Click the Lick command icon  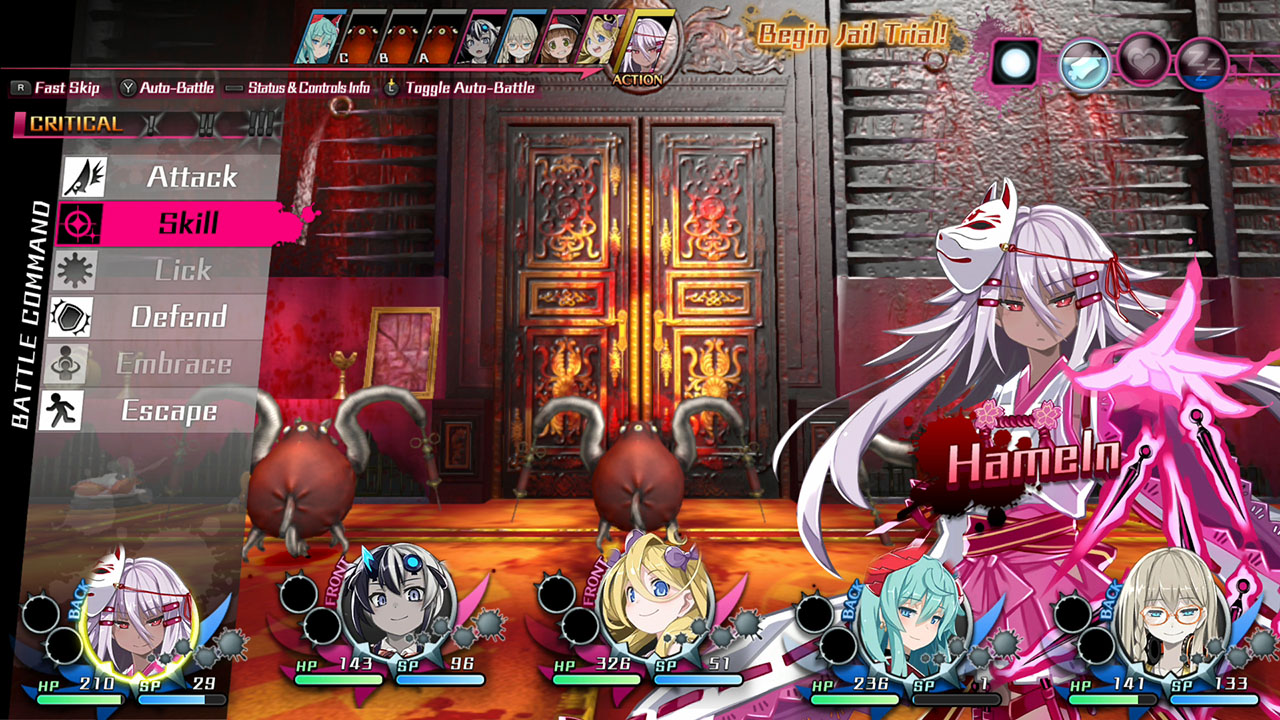[73, 269]
